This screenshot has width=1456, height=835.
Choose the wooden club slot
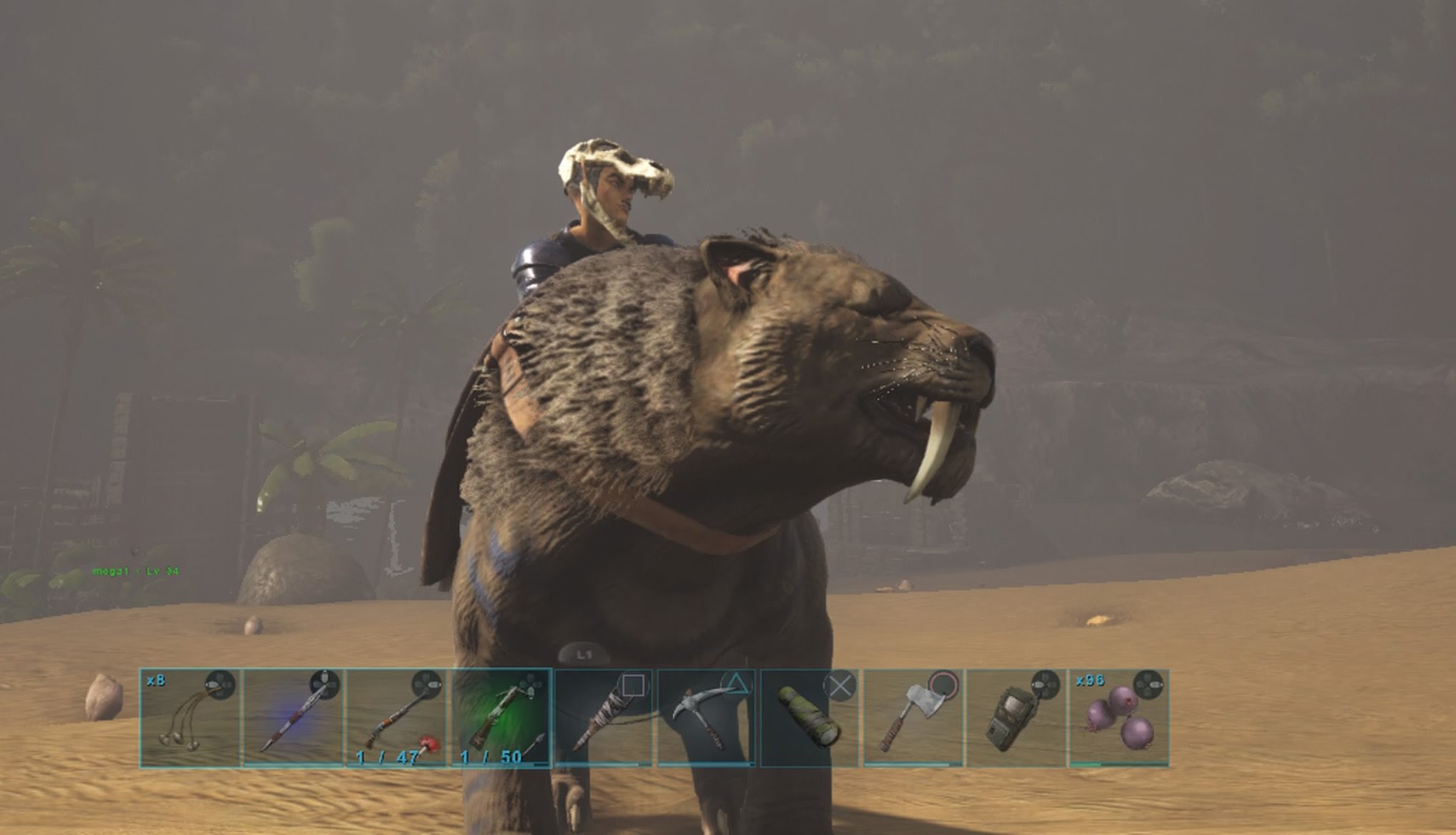[x=603, y=718]
